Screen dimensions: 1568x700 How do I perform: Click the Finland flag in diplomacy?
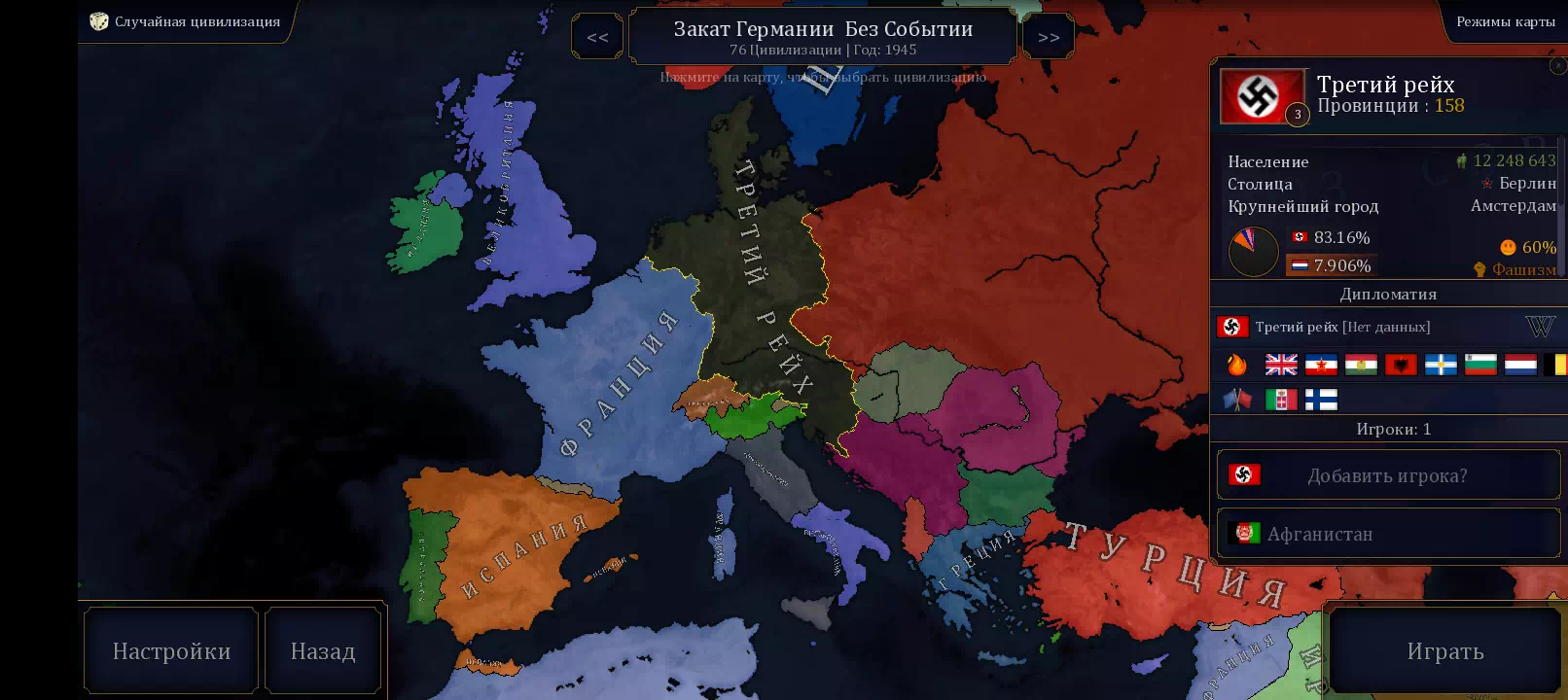[x=1321, y=400]
